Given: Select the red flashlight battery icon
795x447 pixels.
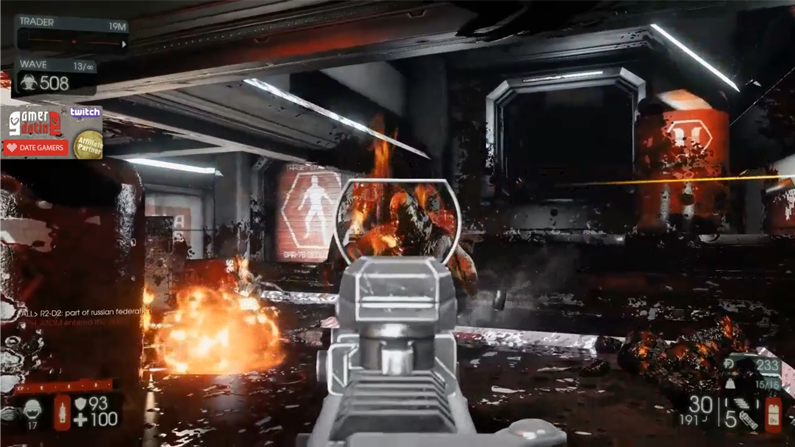Looking at the screenshot, I should (773, 414).
